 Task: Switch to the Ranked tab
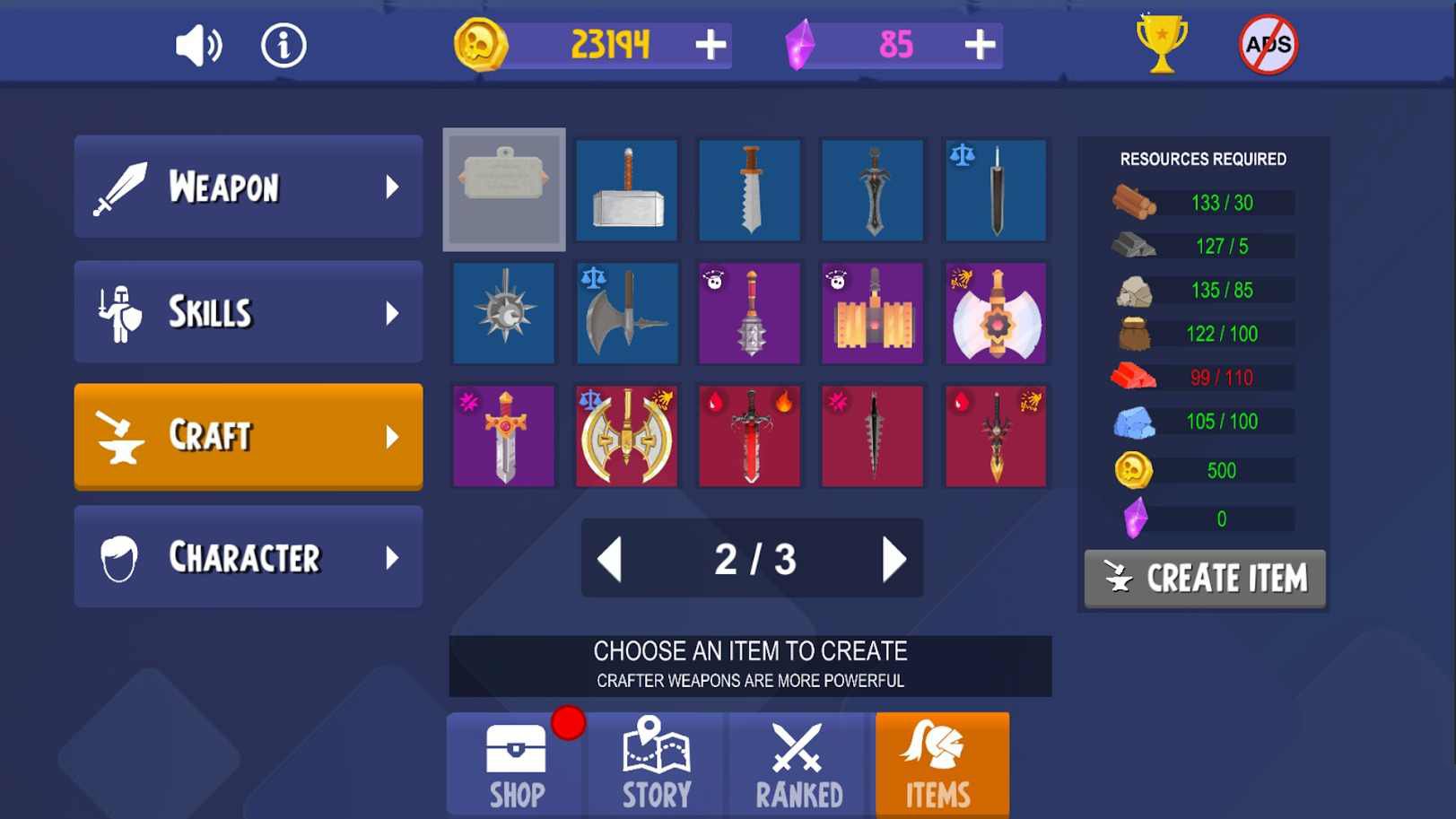pyautogui.click(x=798, y=765)
